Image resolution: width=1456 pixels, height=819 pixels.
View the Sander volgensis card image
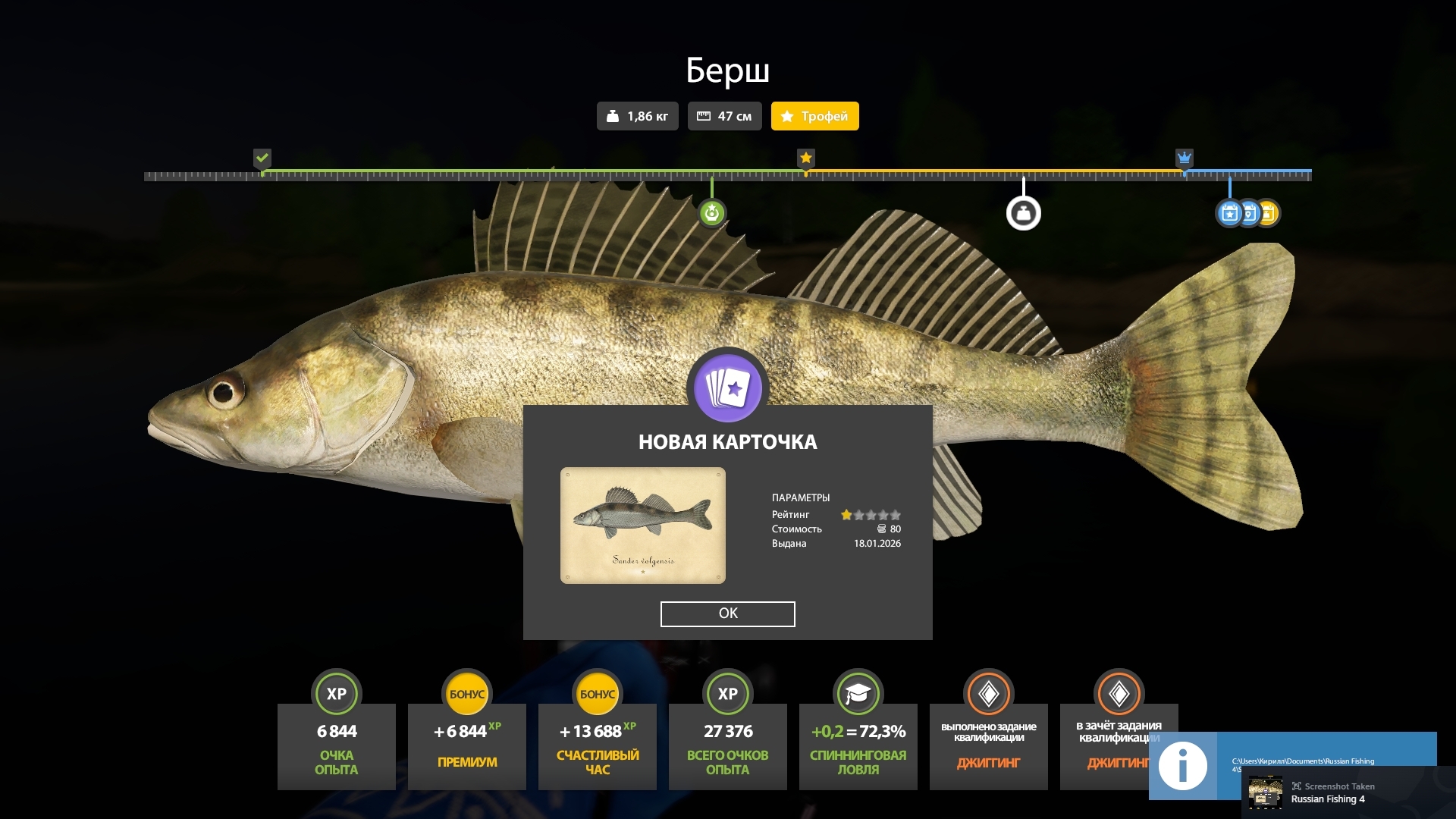click(x=642, y=526)
